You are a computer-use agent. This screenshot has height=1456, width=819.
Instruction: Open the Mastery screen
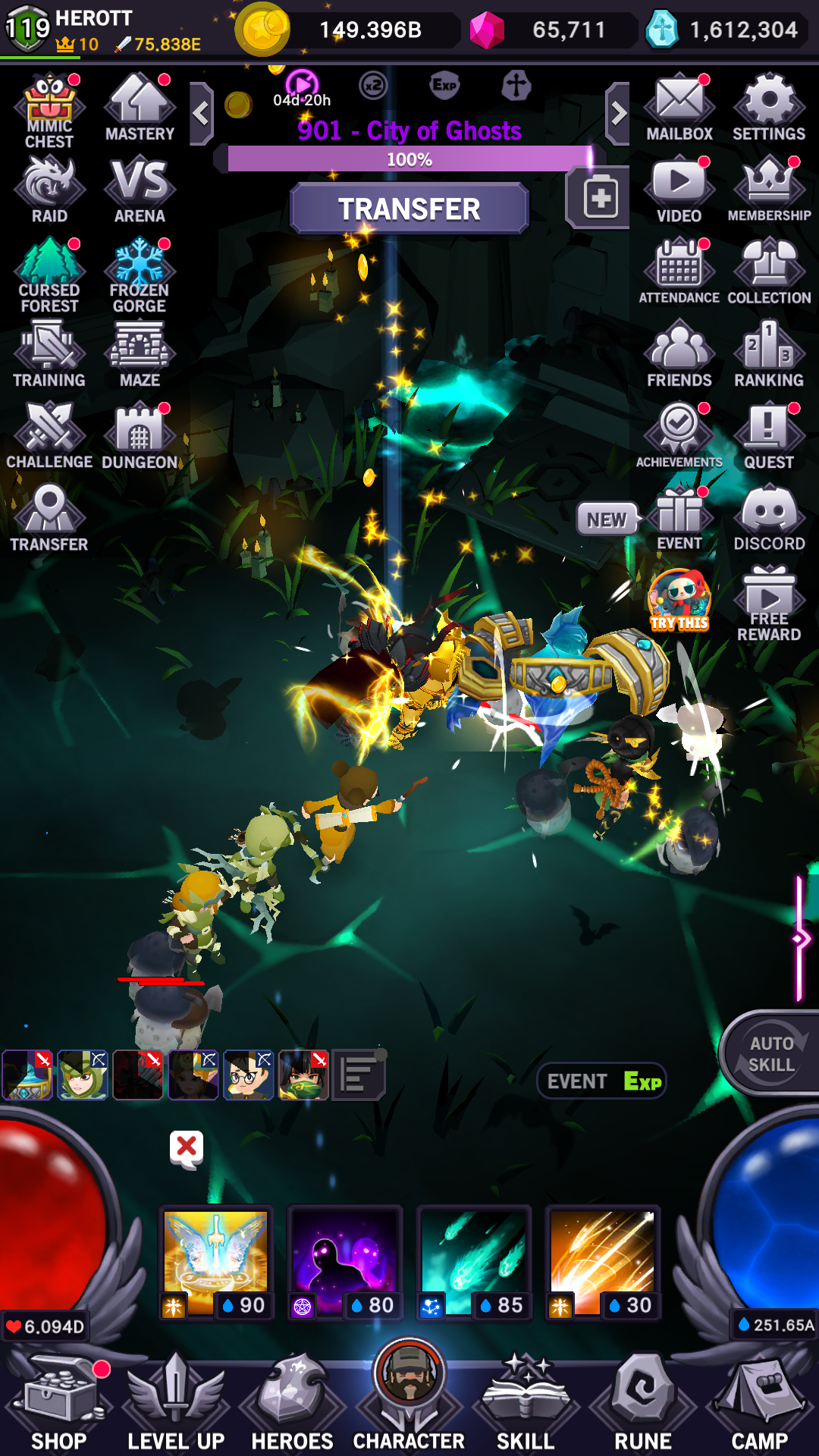pos(140,108)
